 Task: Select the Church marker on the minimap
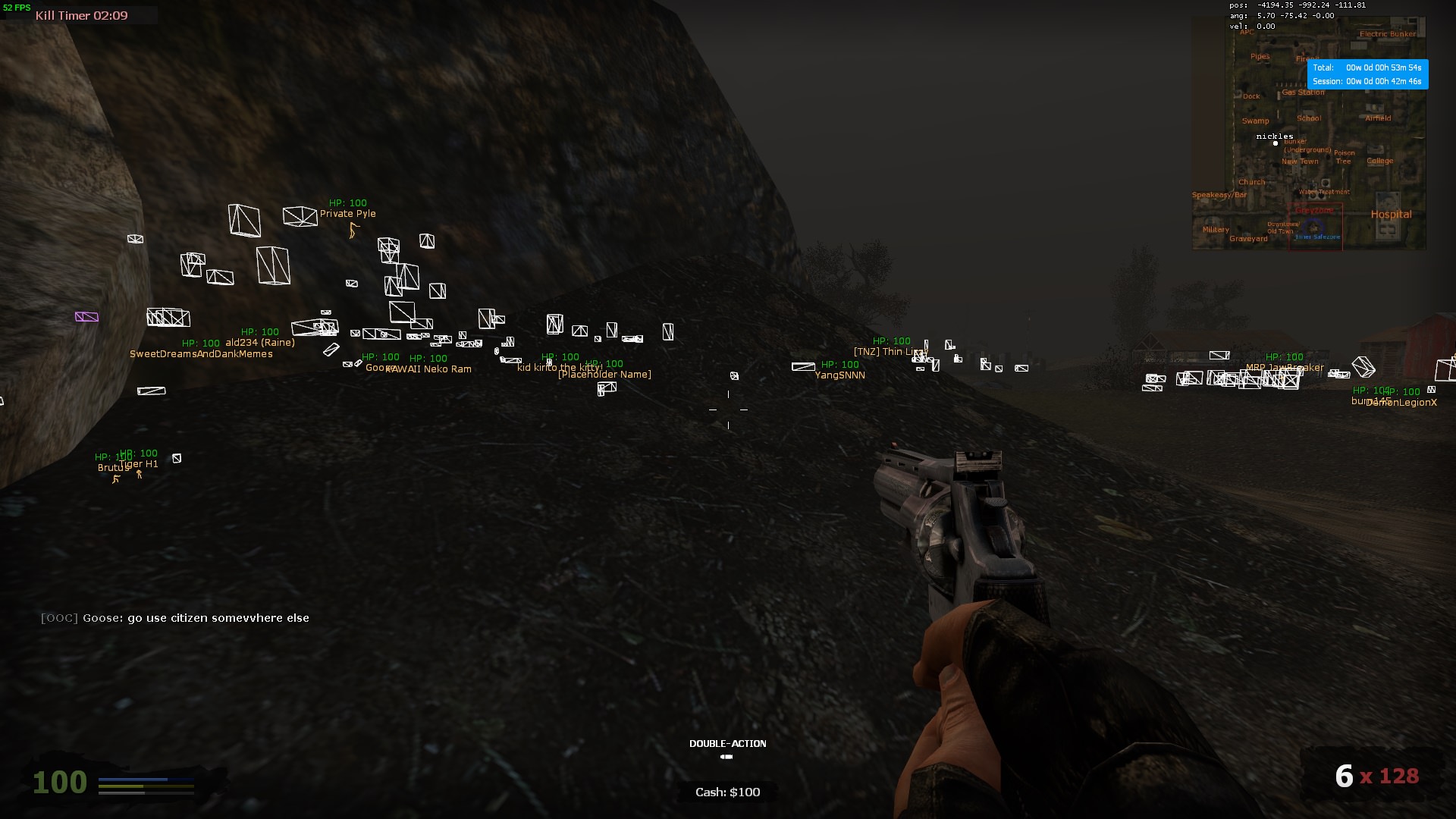(x=1251, y=182)
